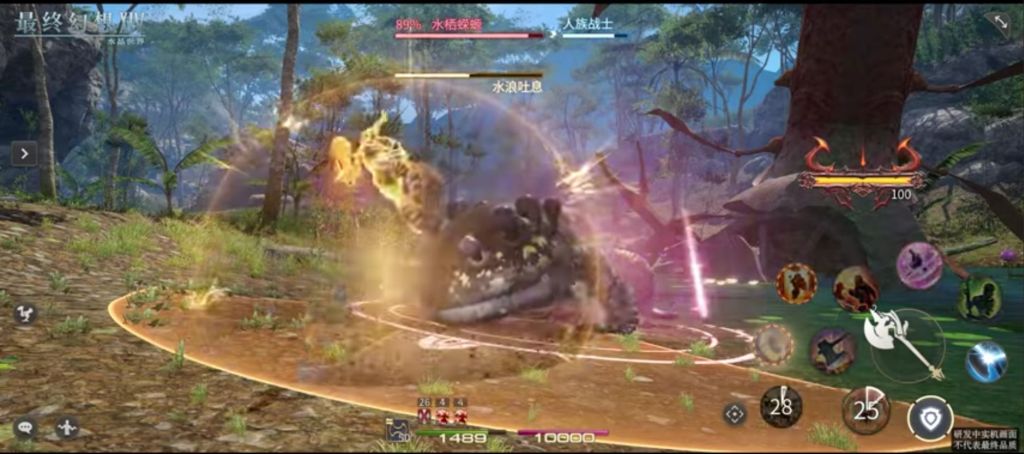Image resolution: width=1024 pixels, height=454 pixels.
Task: Use the skill with 25 cooldown
Action: (x=866, y=409)
